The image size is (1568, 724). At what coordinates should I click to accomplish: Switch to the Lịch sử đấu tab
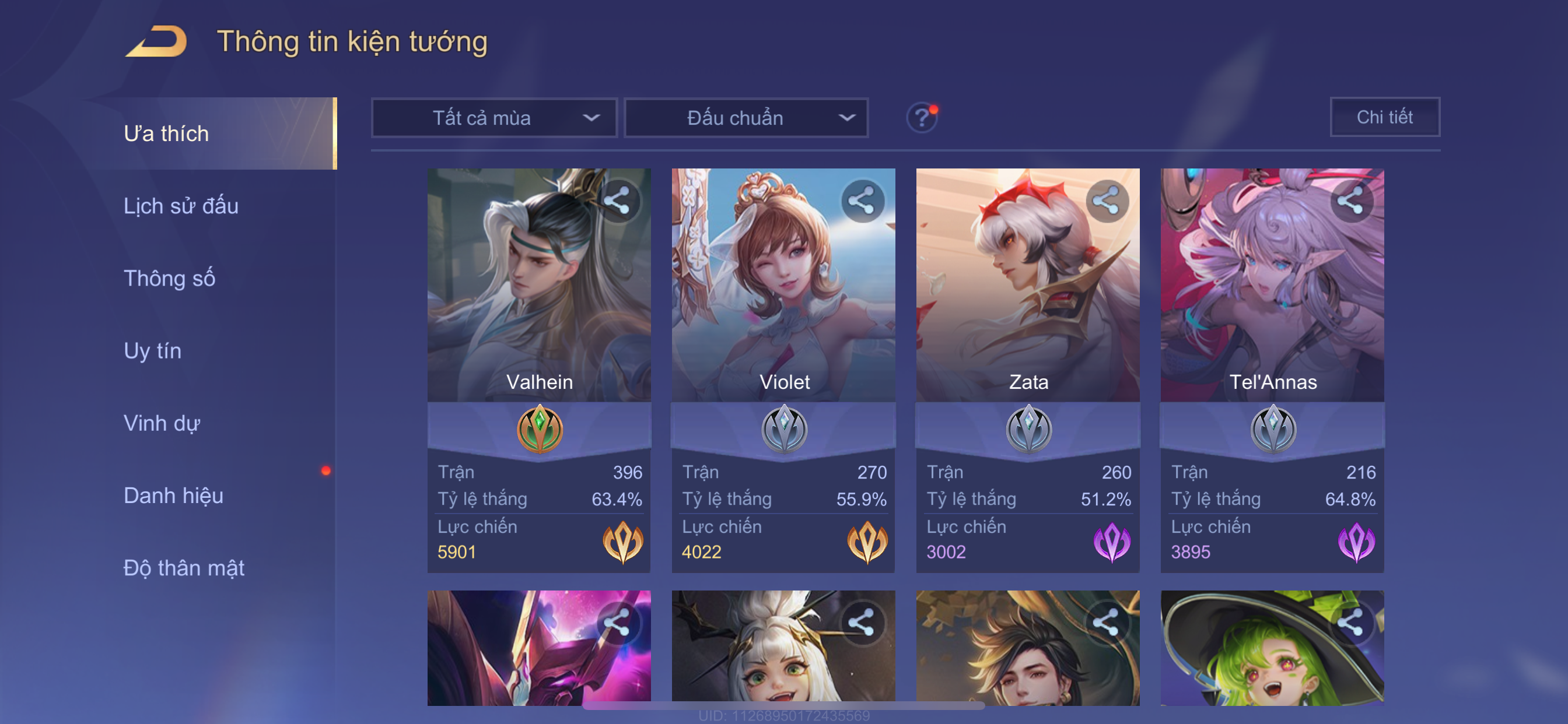click(181, 206)
